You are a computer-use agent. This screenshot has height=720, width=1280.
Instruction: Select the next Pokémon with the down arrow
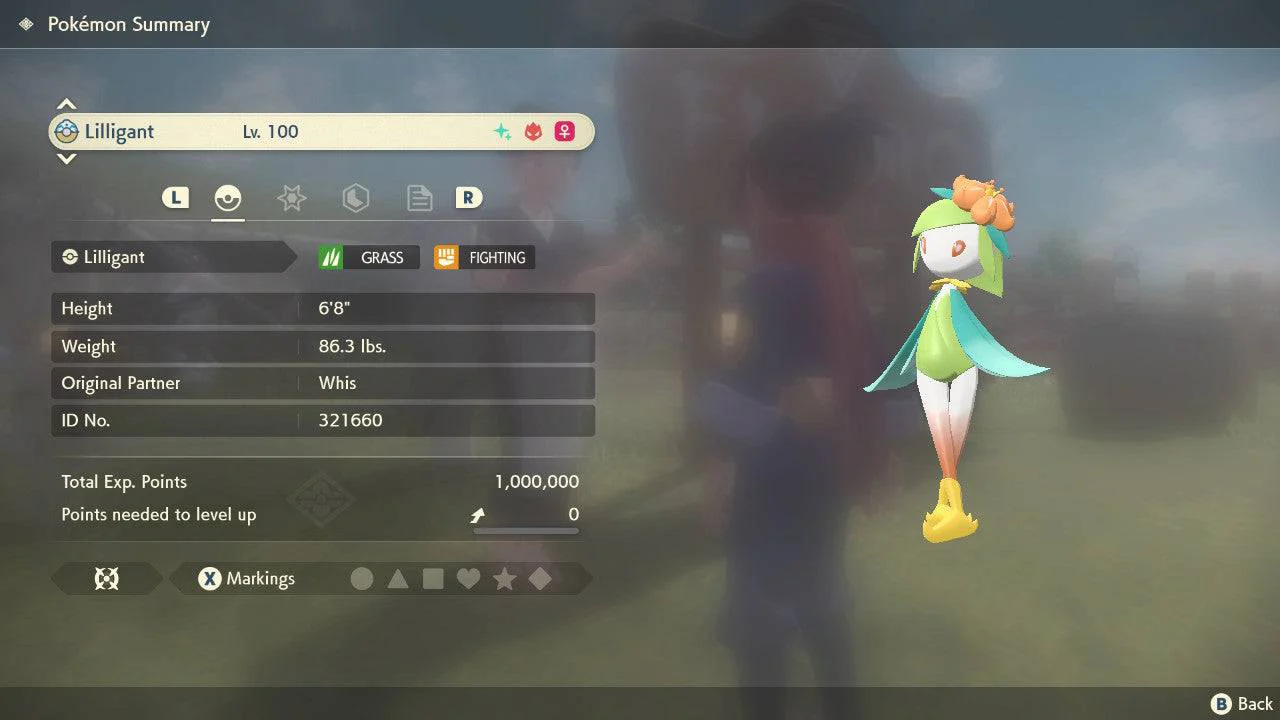click(66, 158)
